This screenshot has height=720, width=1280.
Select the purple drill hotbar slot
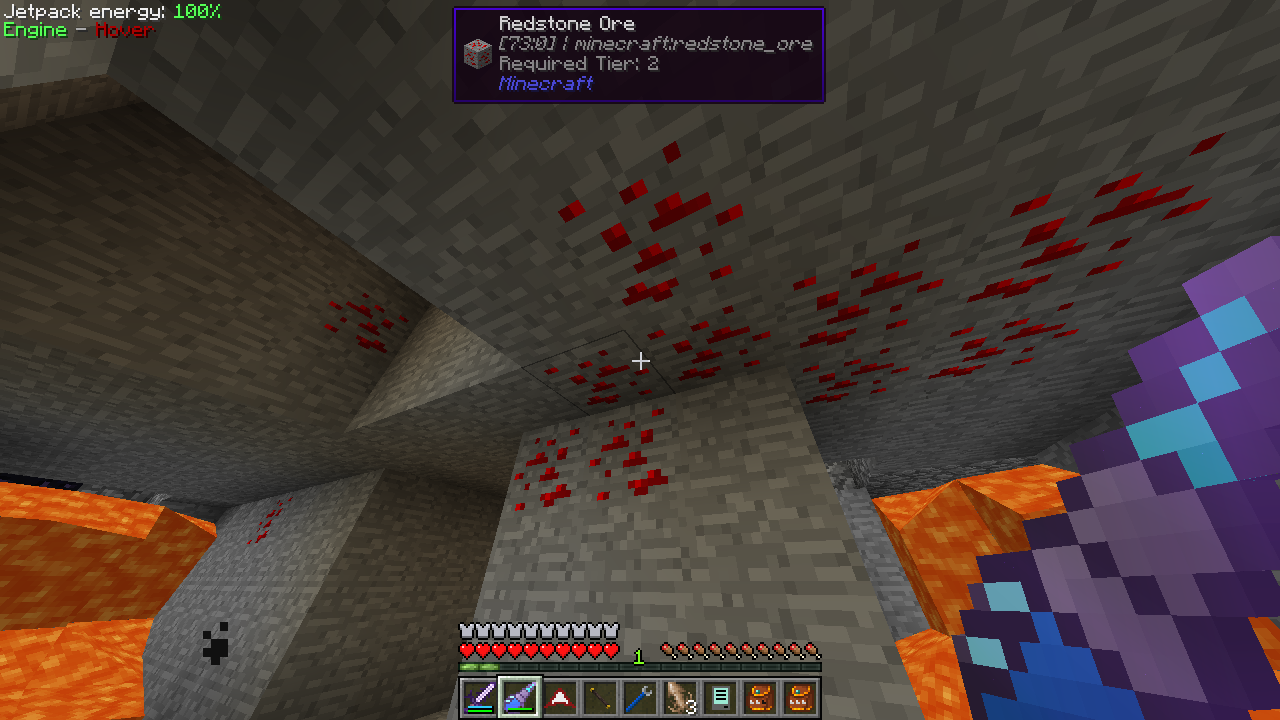[x=519, y=697]
